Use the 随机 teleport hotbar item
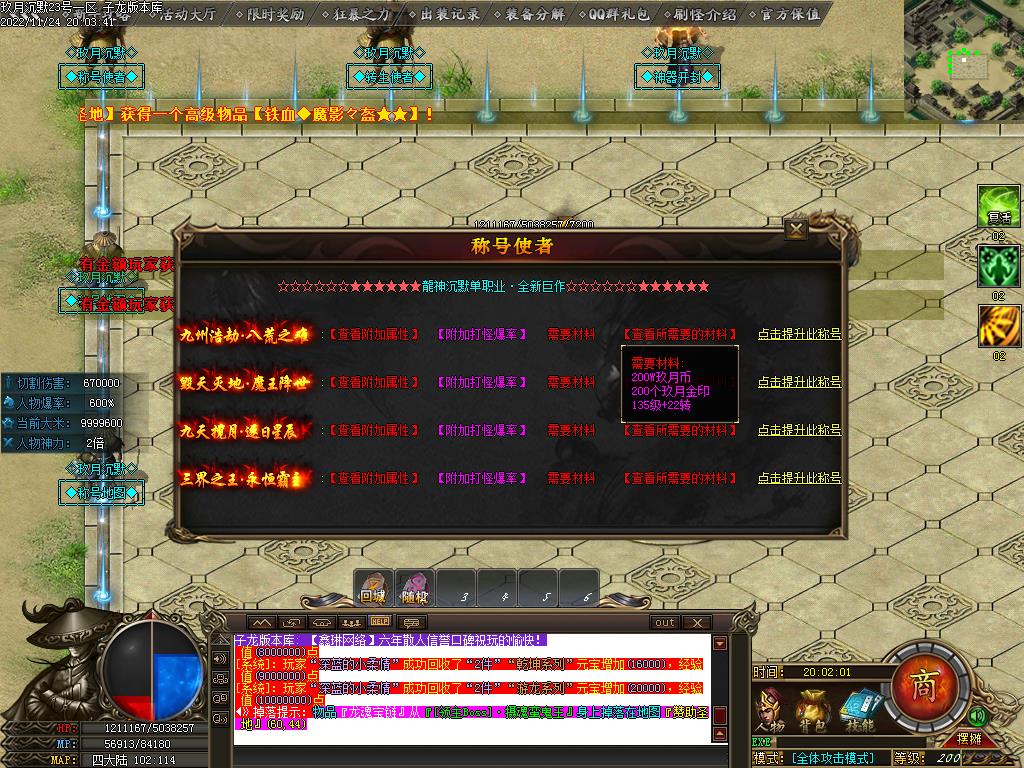This screenshot has width=1024, height=768. point(414,589)
